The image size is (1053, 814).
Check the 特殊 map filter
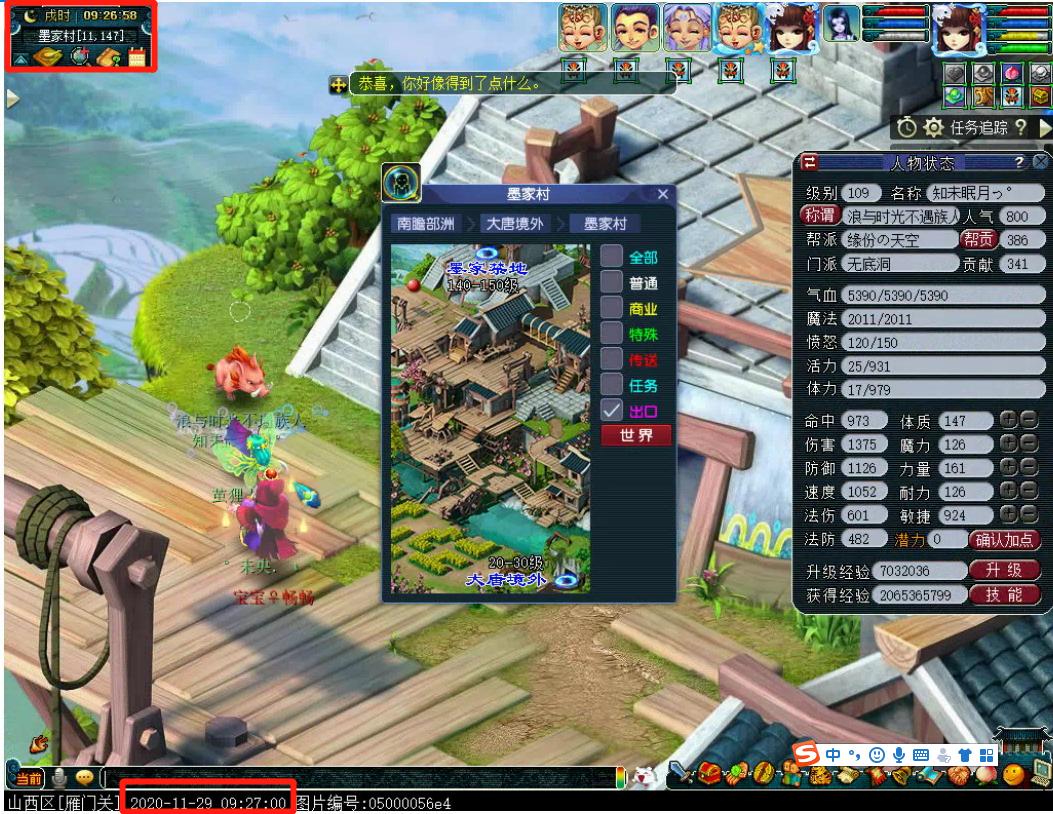pyautogui.click(x=612, y=334)
